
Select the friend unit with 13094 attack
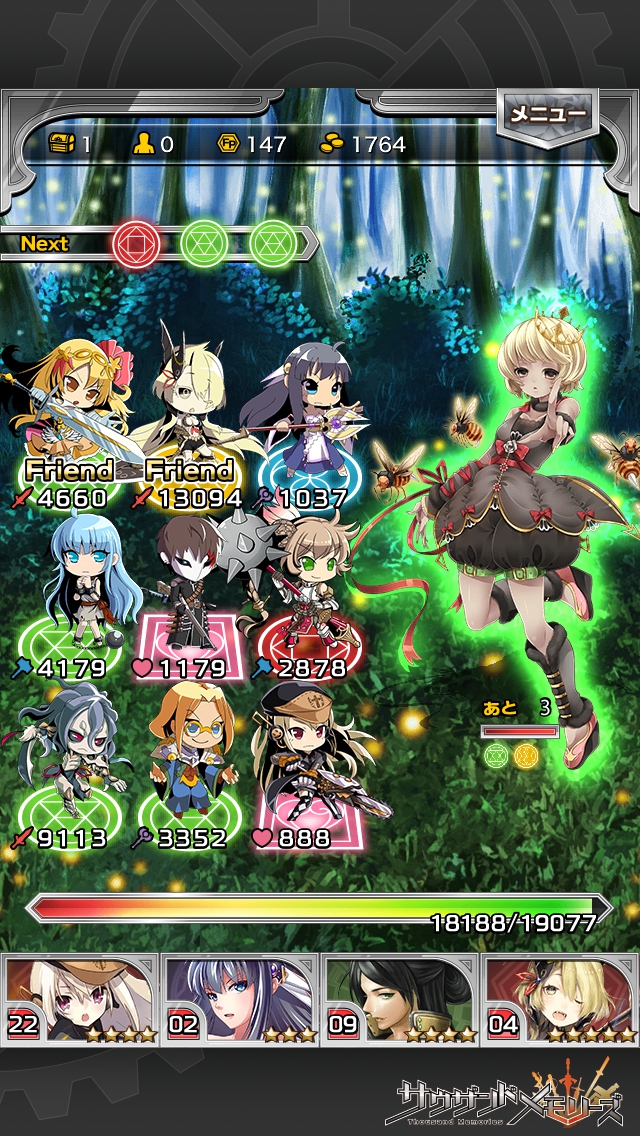click(x=190, y=410)
